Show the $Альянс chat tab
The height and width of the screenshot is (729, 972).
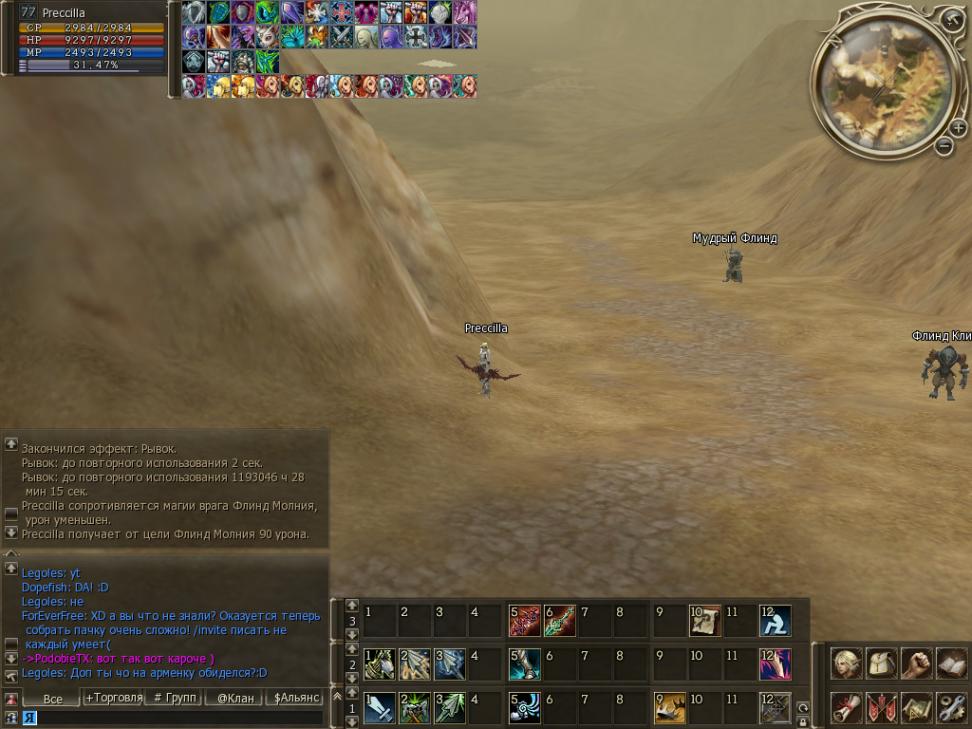click(x=296, y=697)
